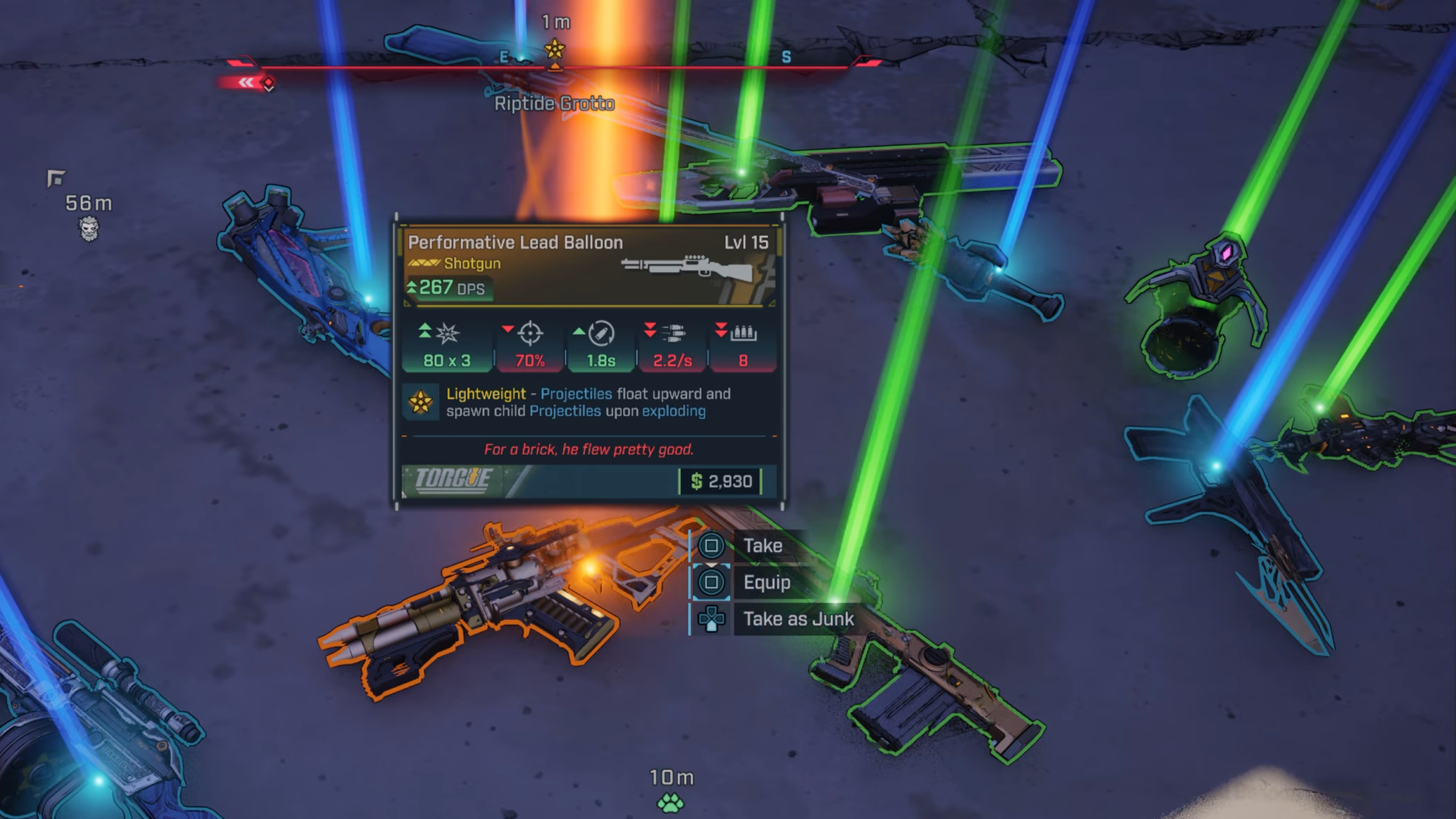Choose the Take option for the shotgun
1456x819 pixels.
[x=762, y=546]
